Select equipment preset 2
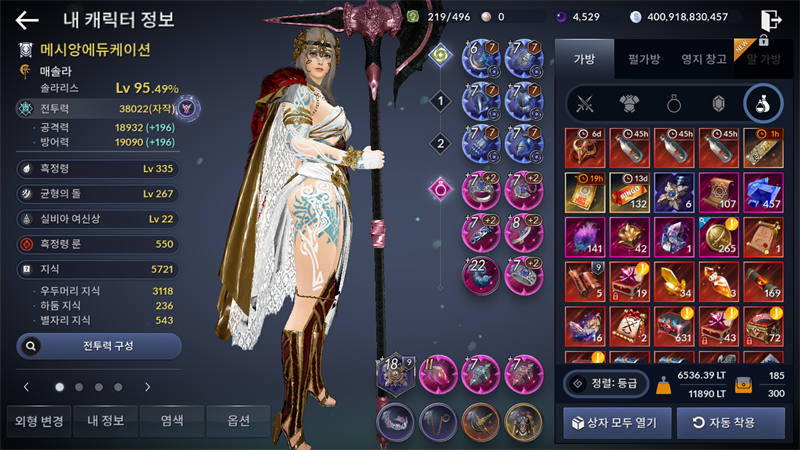 [438, 143]
